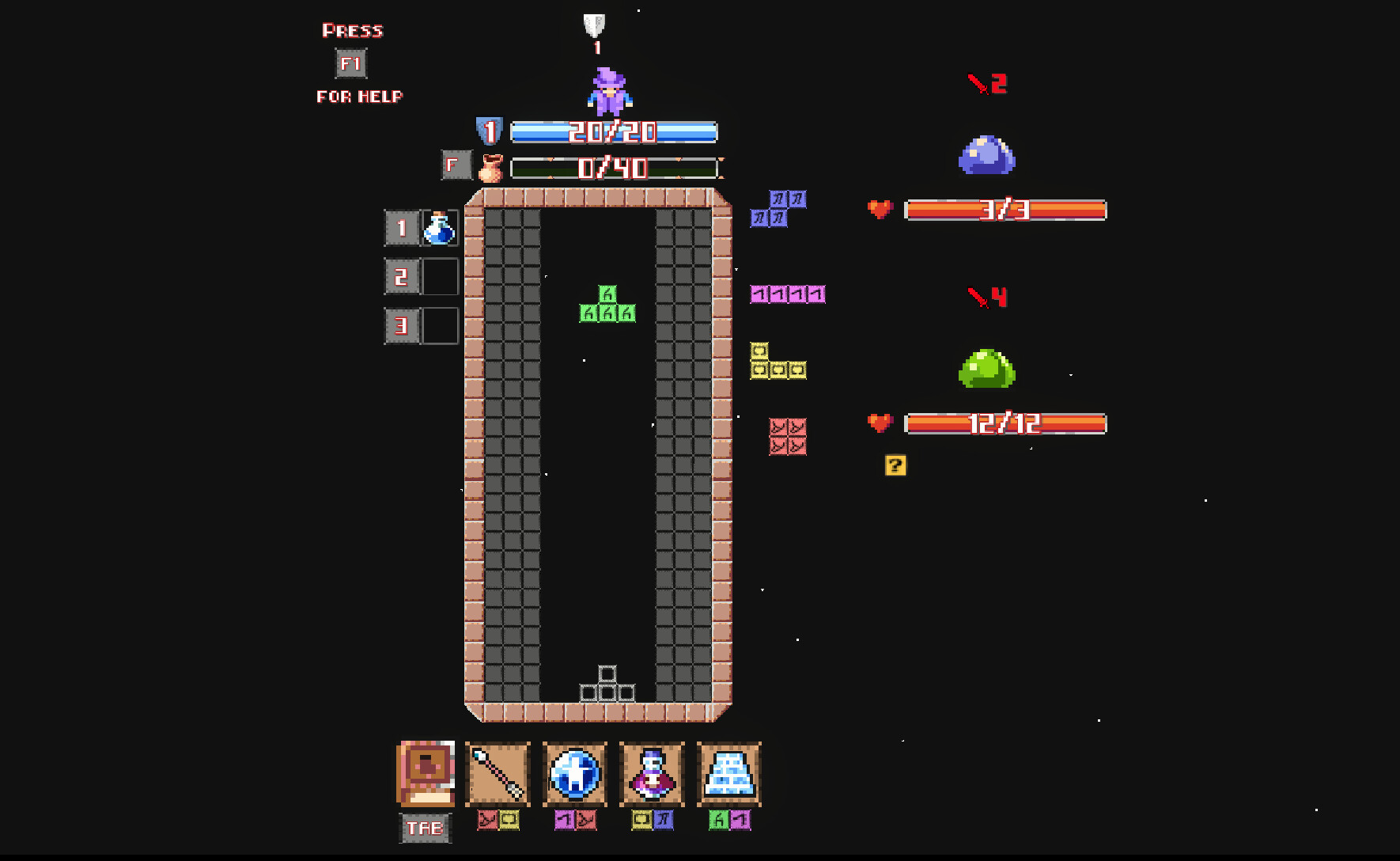Select empty inventory slot 3
This screenshot has height=861, width=1400.
click(440, 325)
